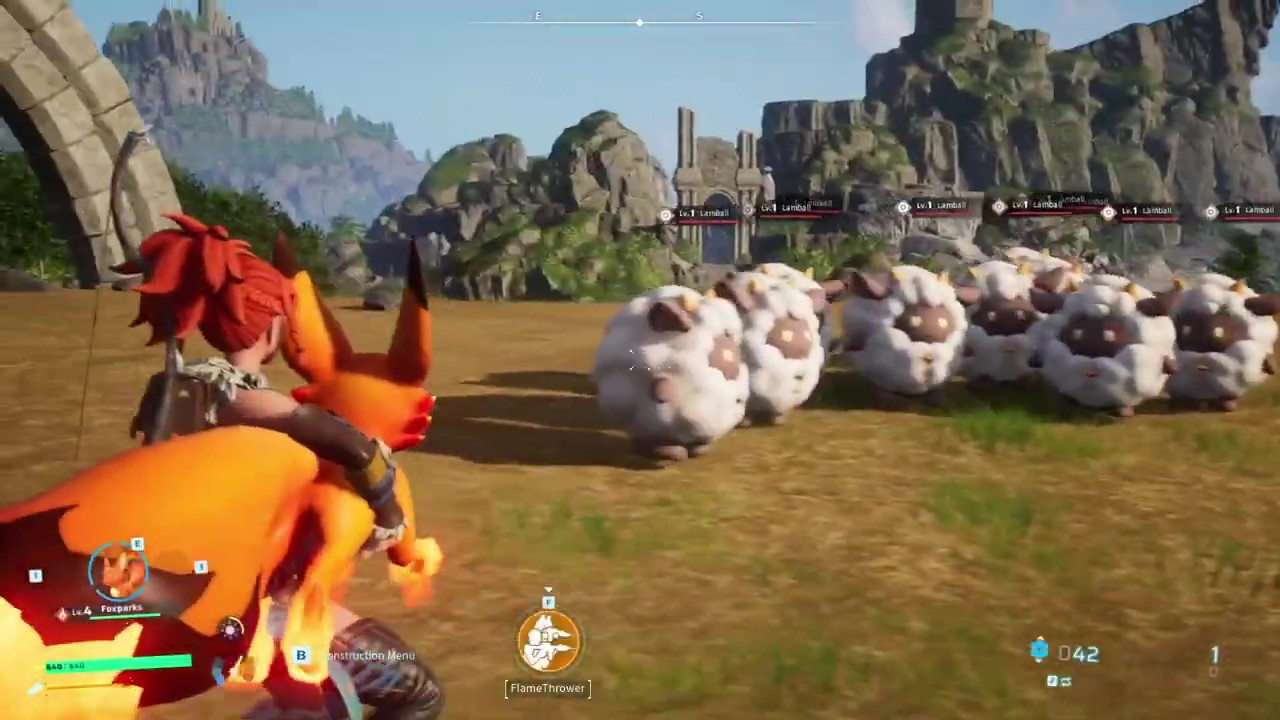The image size is (1280, 720).
Task: Open the Construction Menu label
Action: coord(370,656)
